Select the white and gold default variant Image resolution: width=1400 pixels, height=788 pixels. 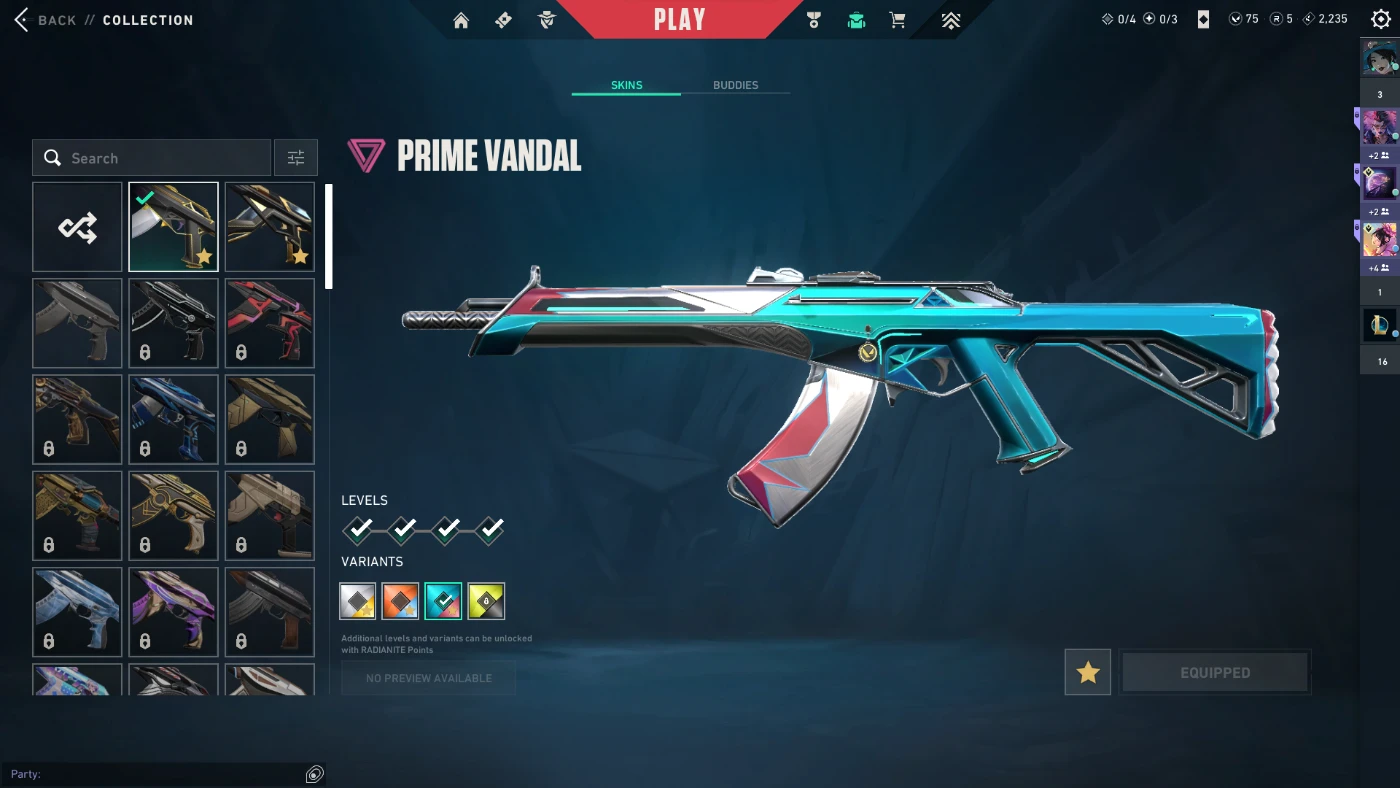358,601
